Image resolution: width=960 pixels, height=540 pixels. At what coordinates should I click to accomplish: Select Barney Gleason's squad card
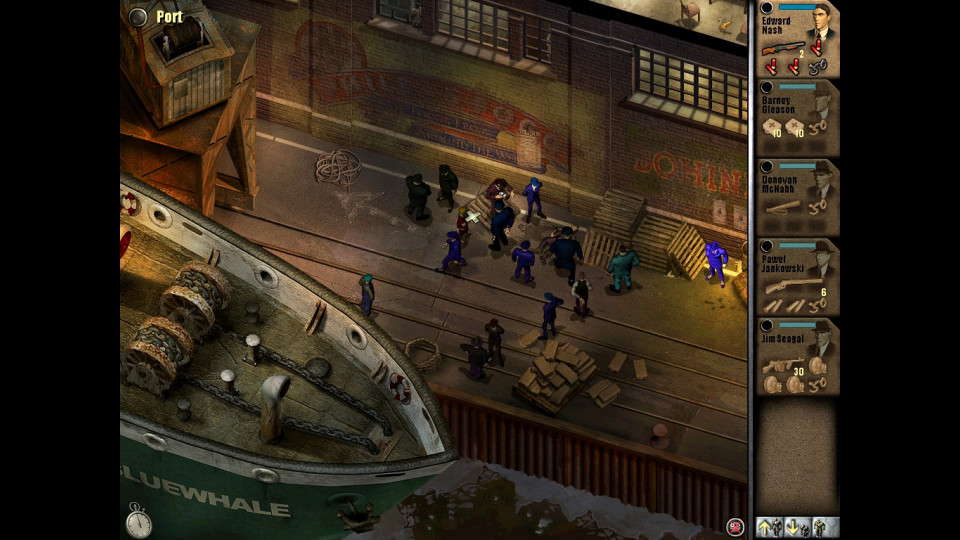tap(797, 117)
